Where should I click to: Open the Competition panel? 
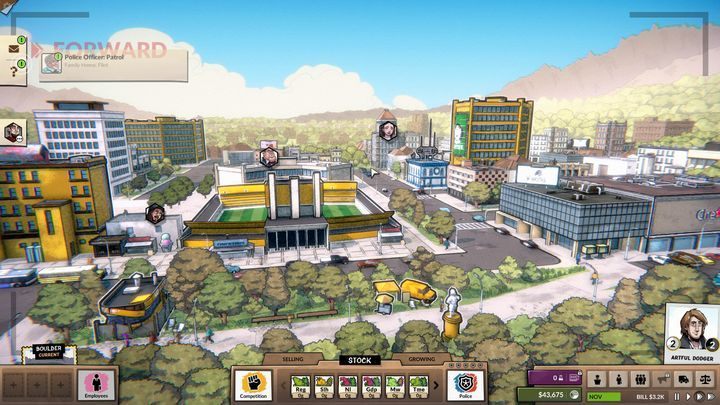pos(254,385)
